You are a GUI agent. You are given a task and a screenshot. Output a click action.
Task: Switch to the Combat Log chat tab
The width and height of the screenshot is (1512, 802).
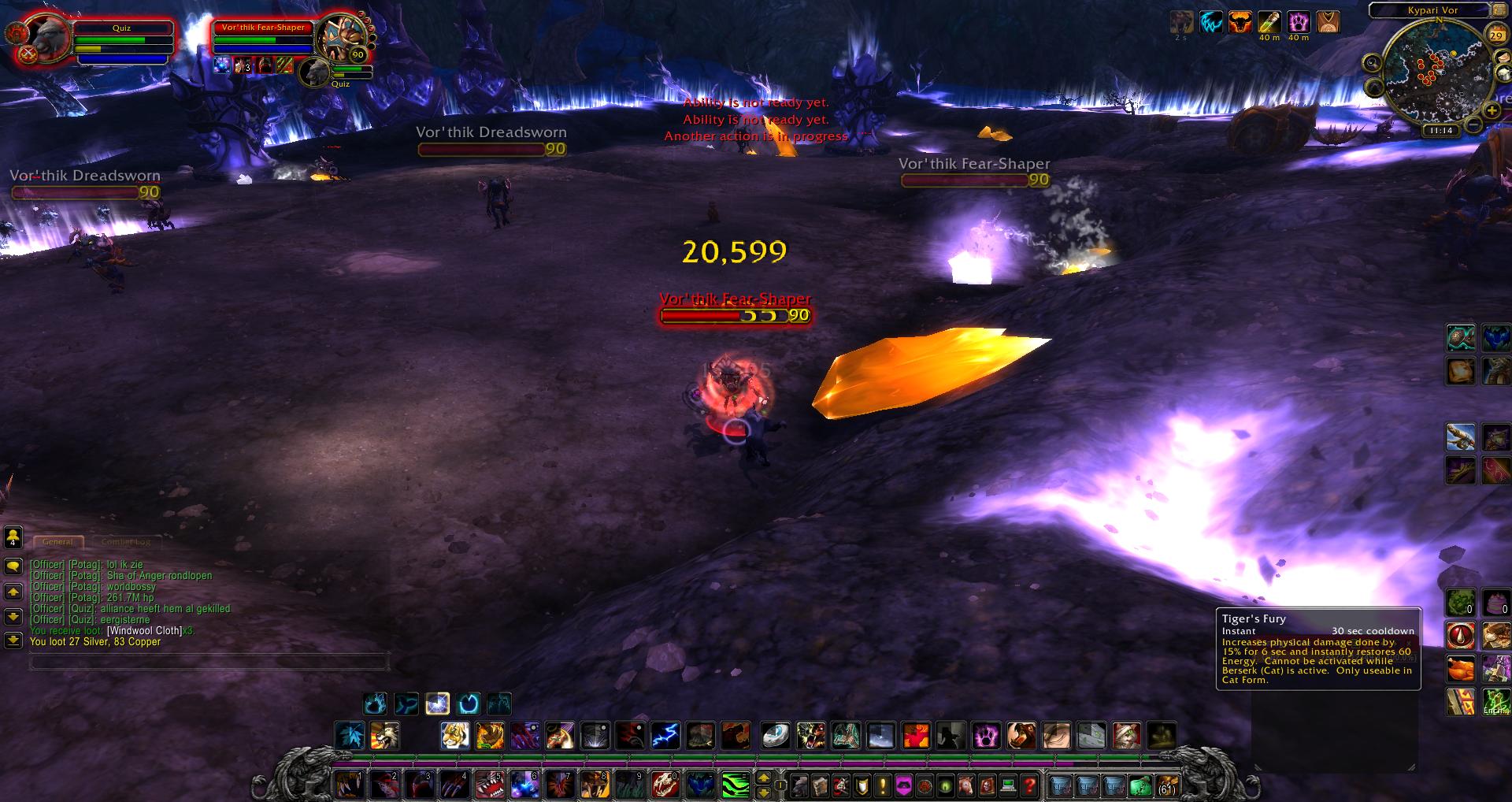click(126, 542)
